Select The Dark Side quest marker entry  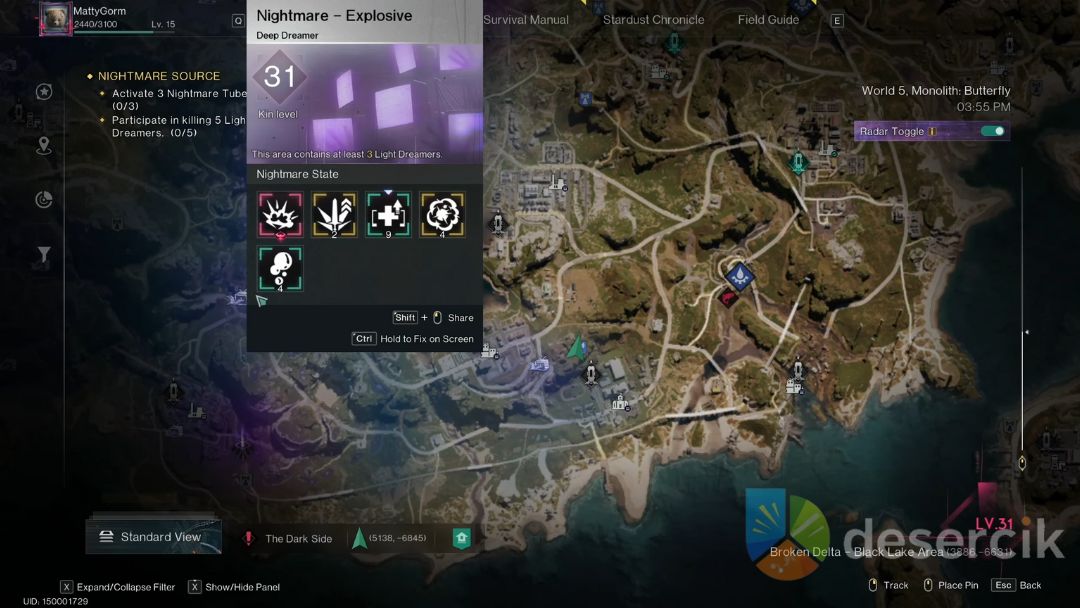click(x=298, y=538)
